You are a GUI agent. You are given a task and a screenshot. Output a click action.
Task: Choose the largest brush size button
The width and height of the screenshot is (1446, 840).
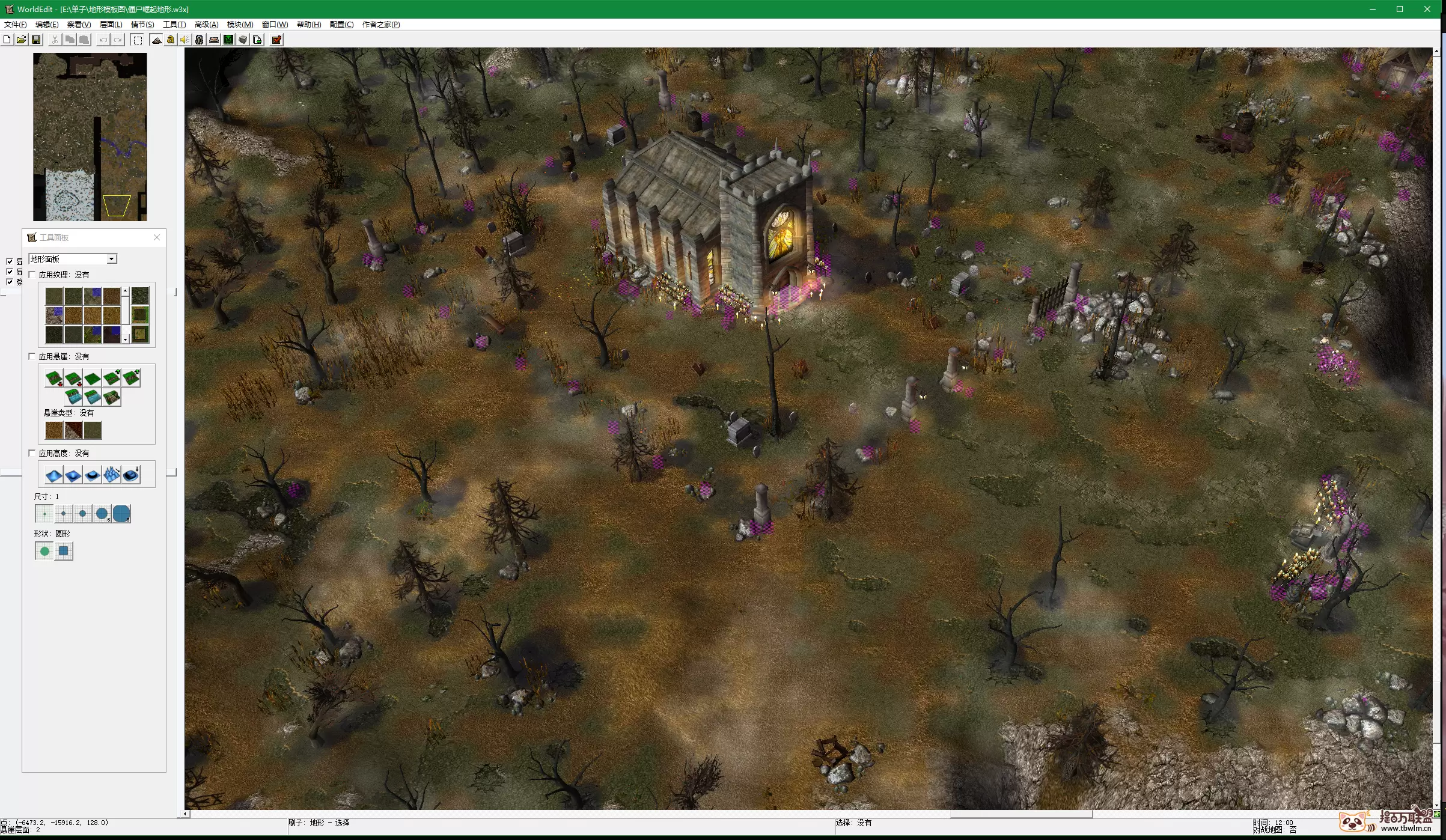point(121,514)
